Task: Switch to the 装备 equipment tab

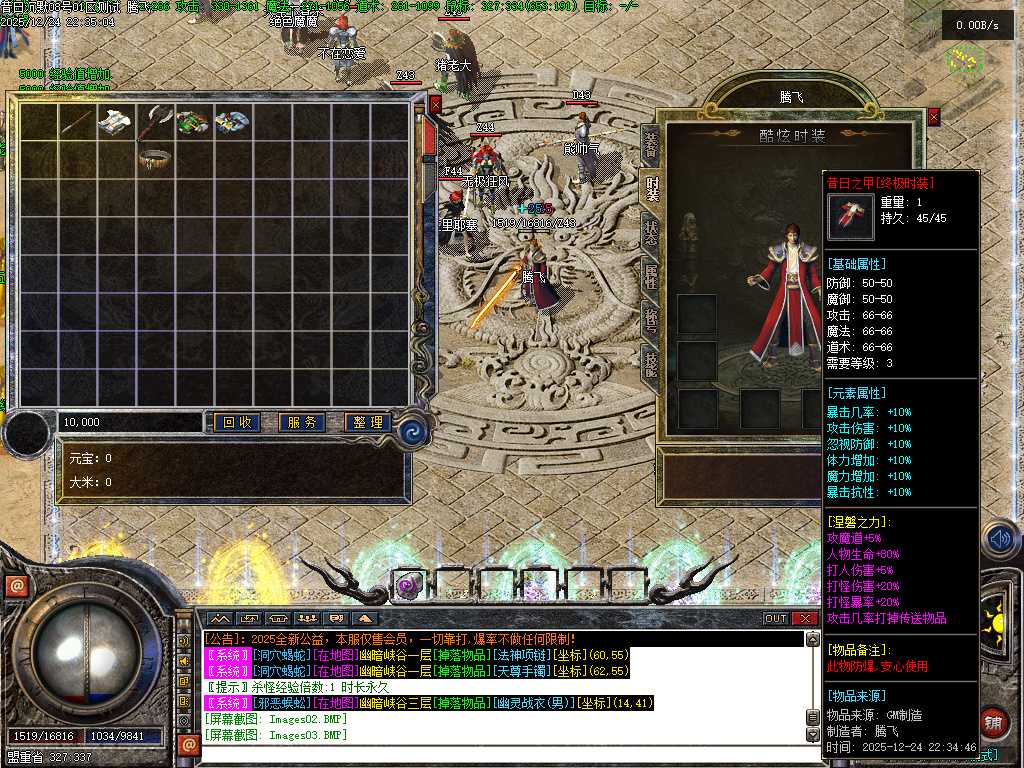Action: [x=651, y=145]
